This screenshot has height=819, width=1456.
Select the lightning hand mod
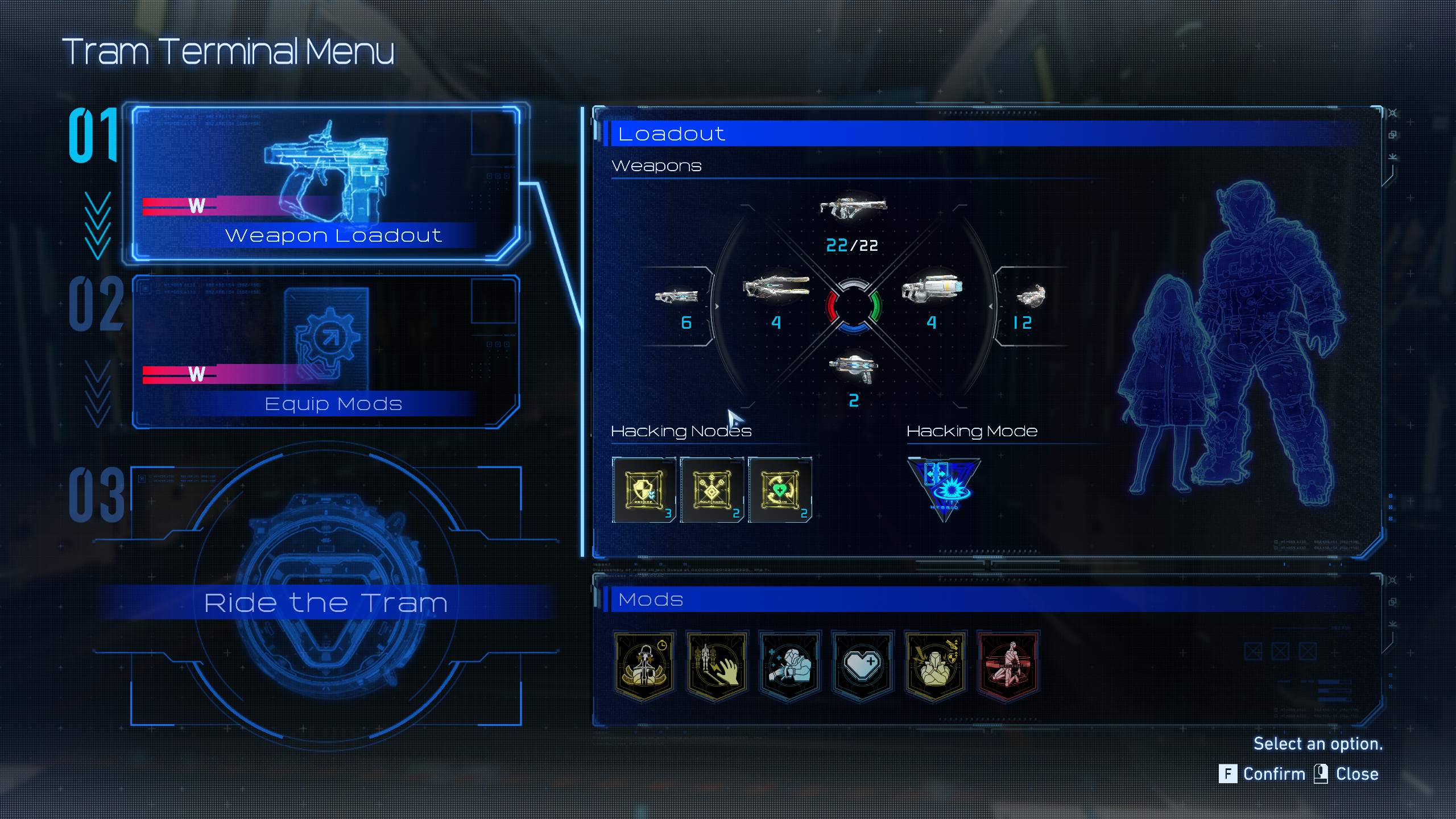pos(717,663)
